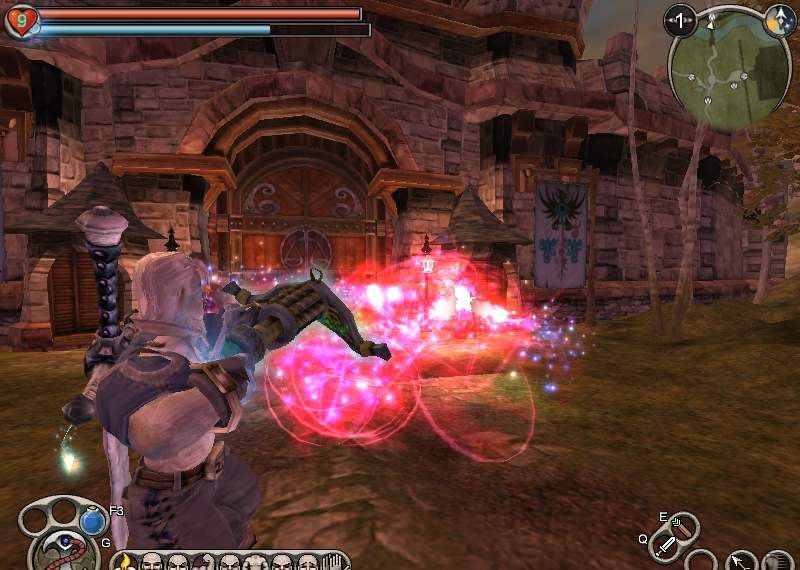Screen dimensions: 800x570
Task: Click the heart icon beside the health bar
Action: [x=19, y=20]
